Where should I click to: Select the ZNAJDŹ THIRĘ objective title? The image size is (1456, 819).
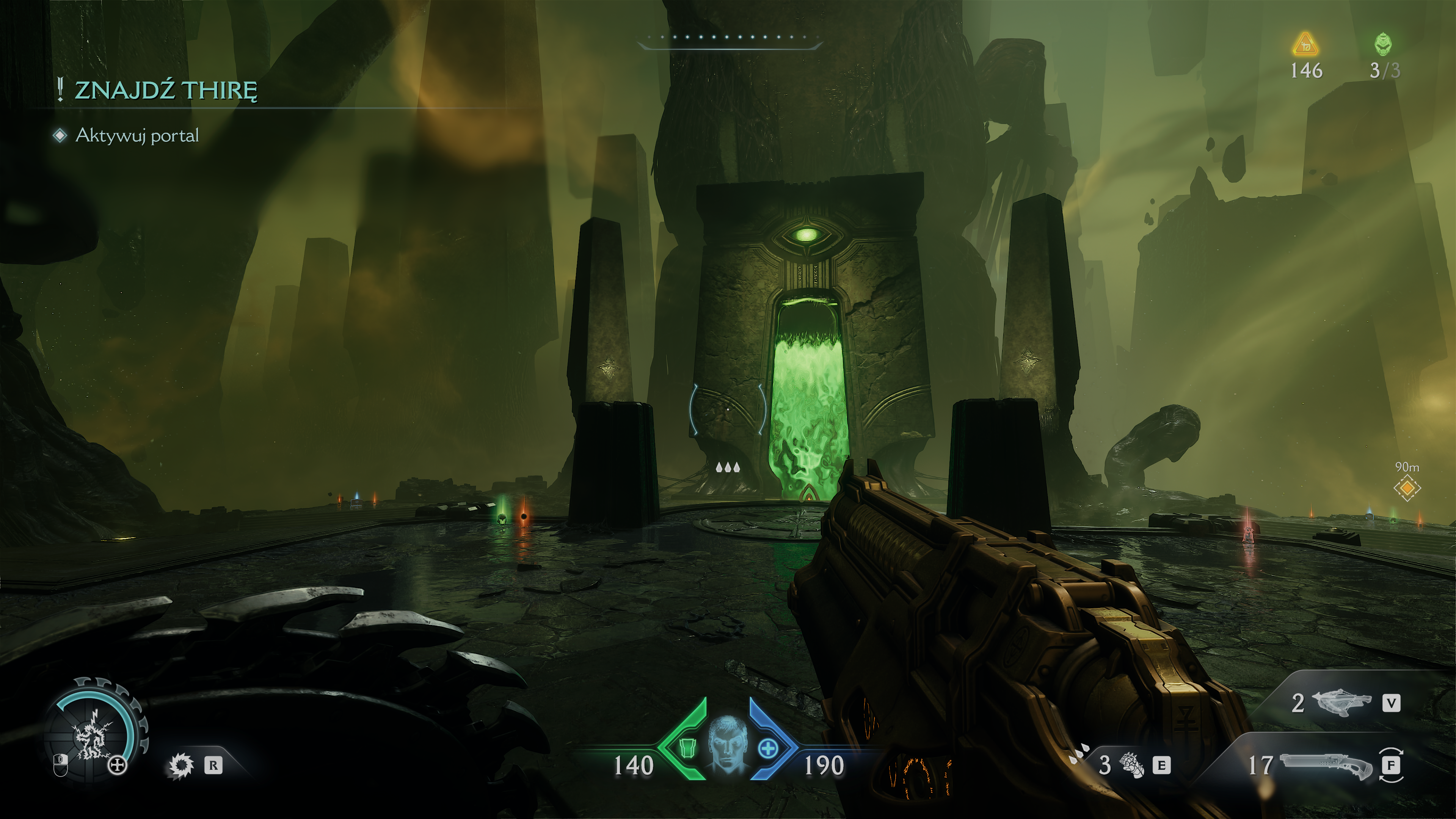click(166, 91)
